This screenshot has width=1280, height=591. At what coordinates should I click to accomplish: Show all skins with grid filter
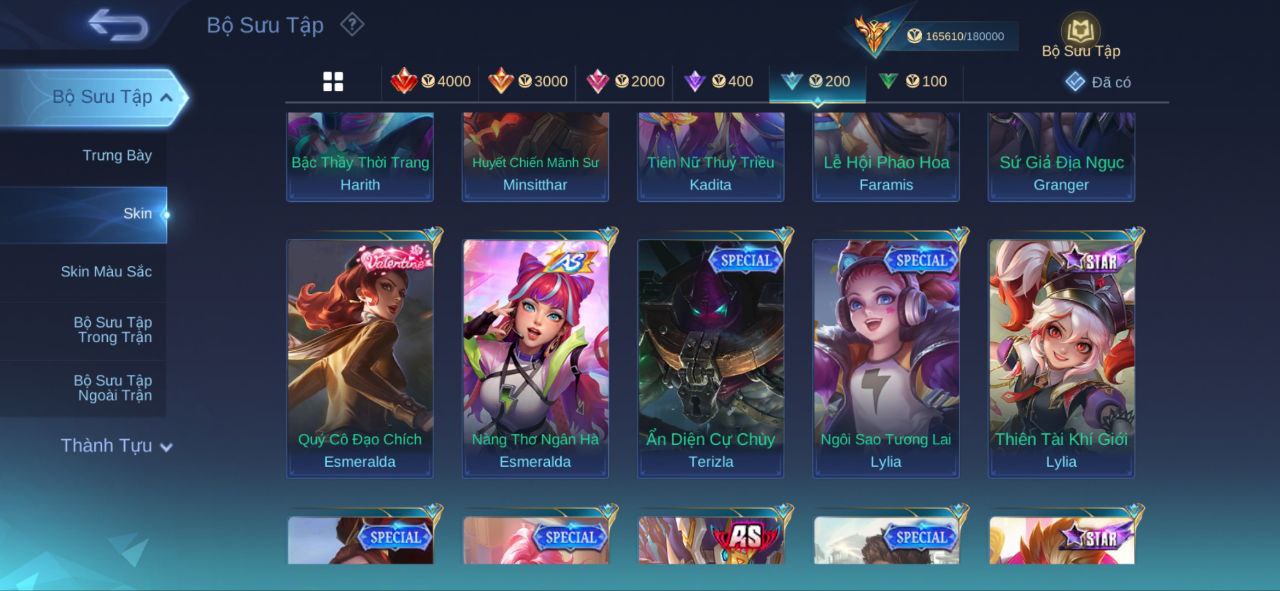point(333,82)
